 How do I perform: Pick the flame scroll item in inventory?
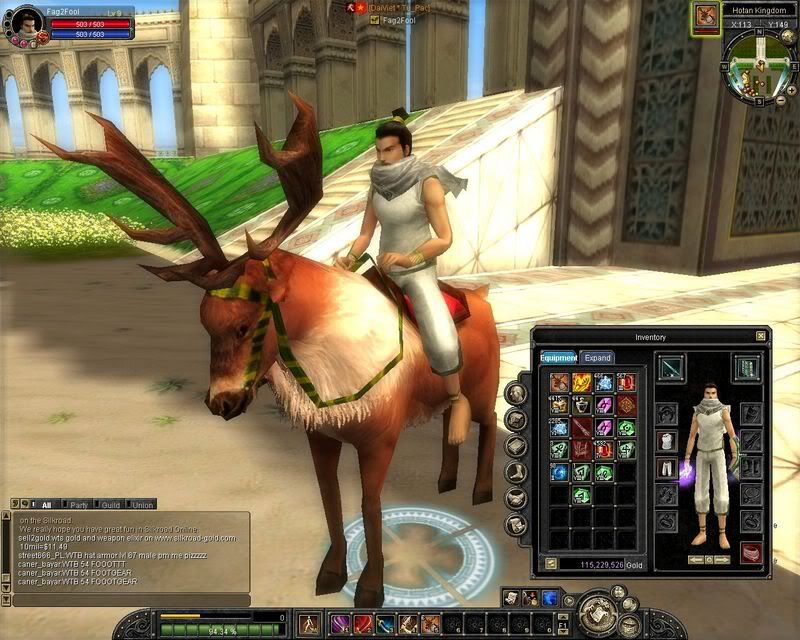[x=582, y=382]
